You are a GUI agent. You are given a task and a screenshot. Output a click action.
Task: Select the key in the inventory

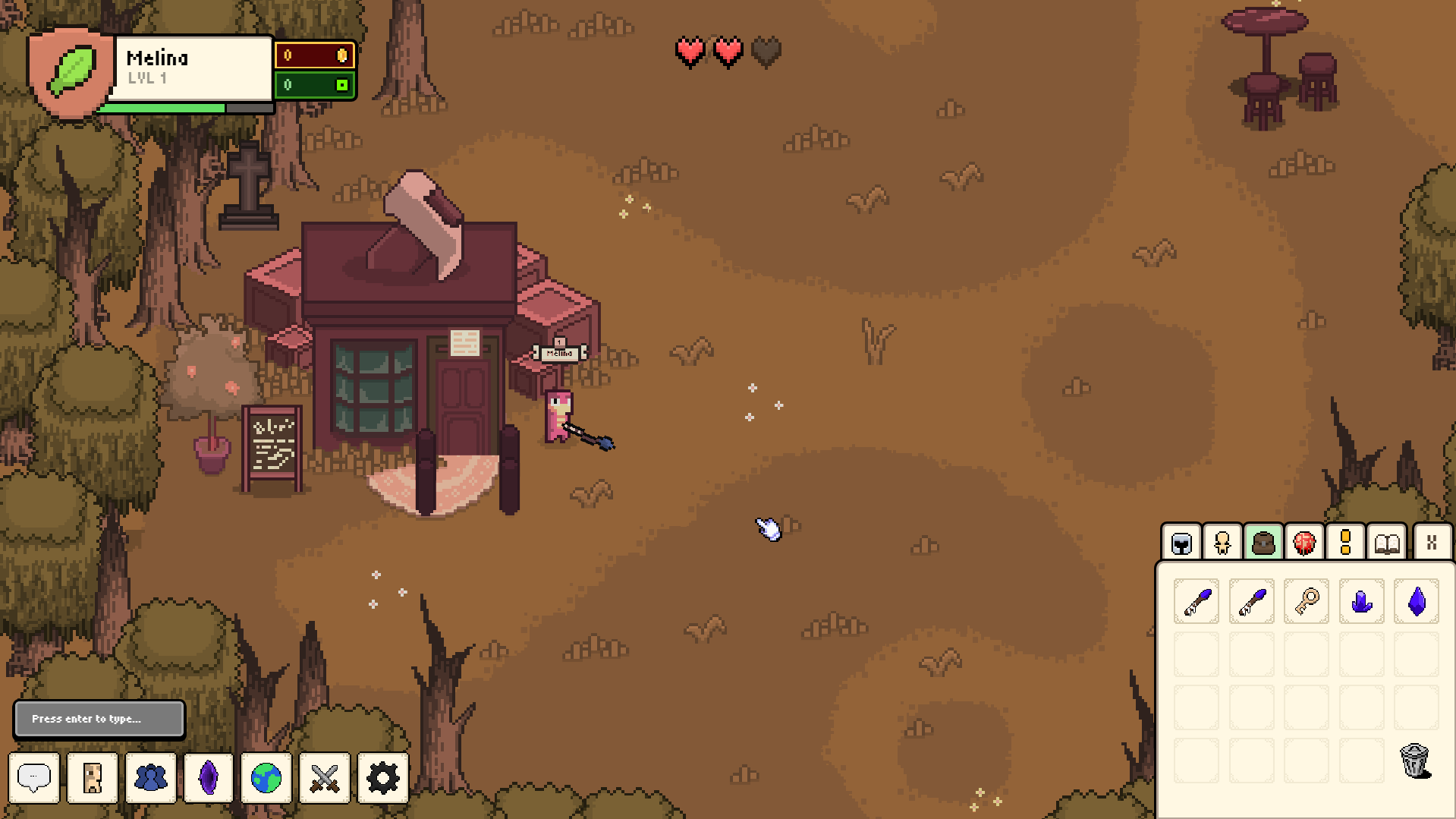[x=1307, y=601]
